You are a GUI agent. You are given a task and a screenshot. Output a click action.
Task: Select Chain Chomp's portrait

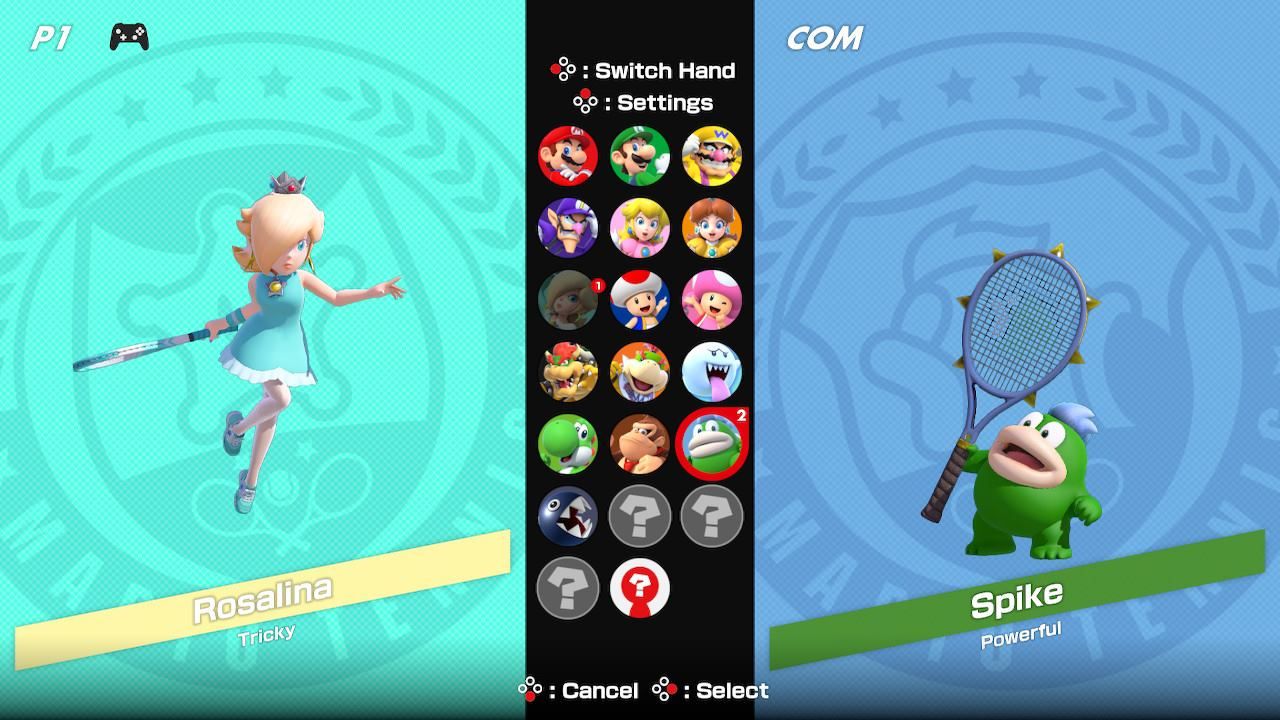tap(567, 517)
